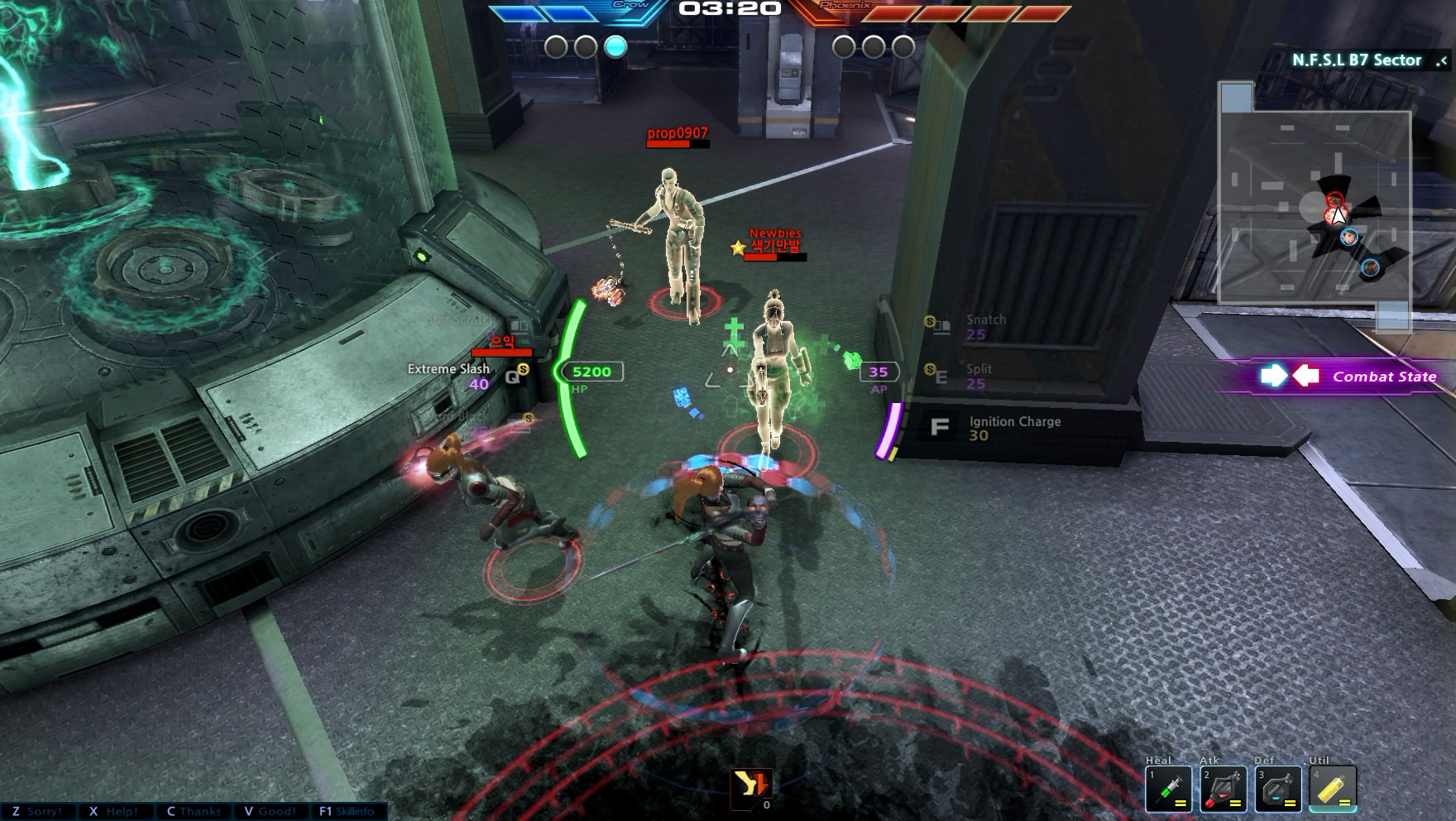Activate the cyan Def booster item
The image size is (1456, 821).
(x=1278, y=789)
